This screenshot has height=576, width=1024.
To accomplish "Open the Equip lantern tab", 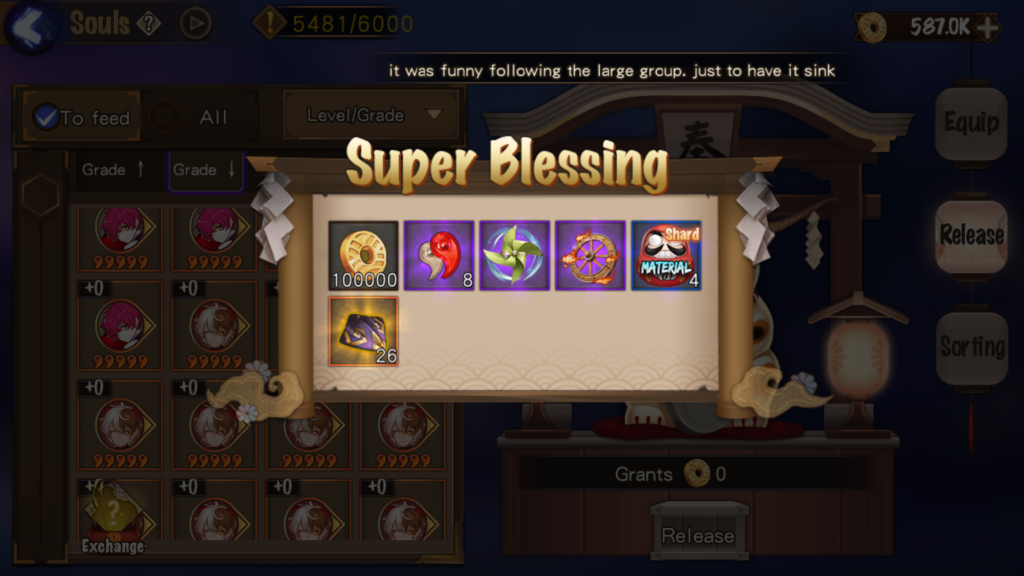I will coord(971,123).
